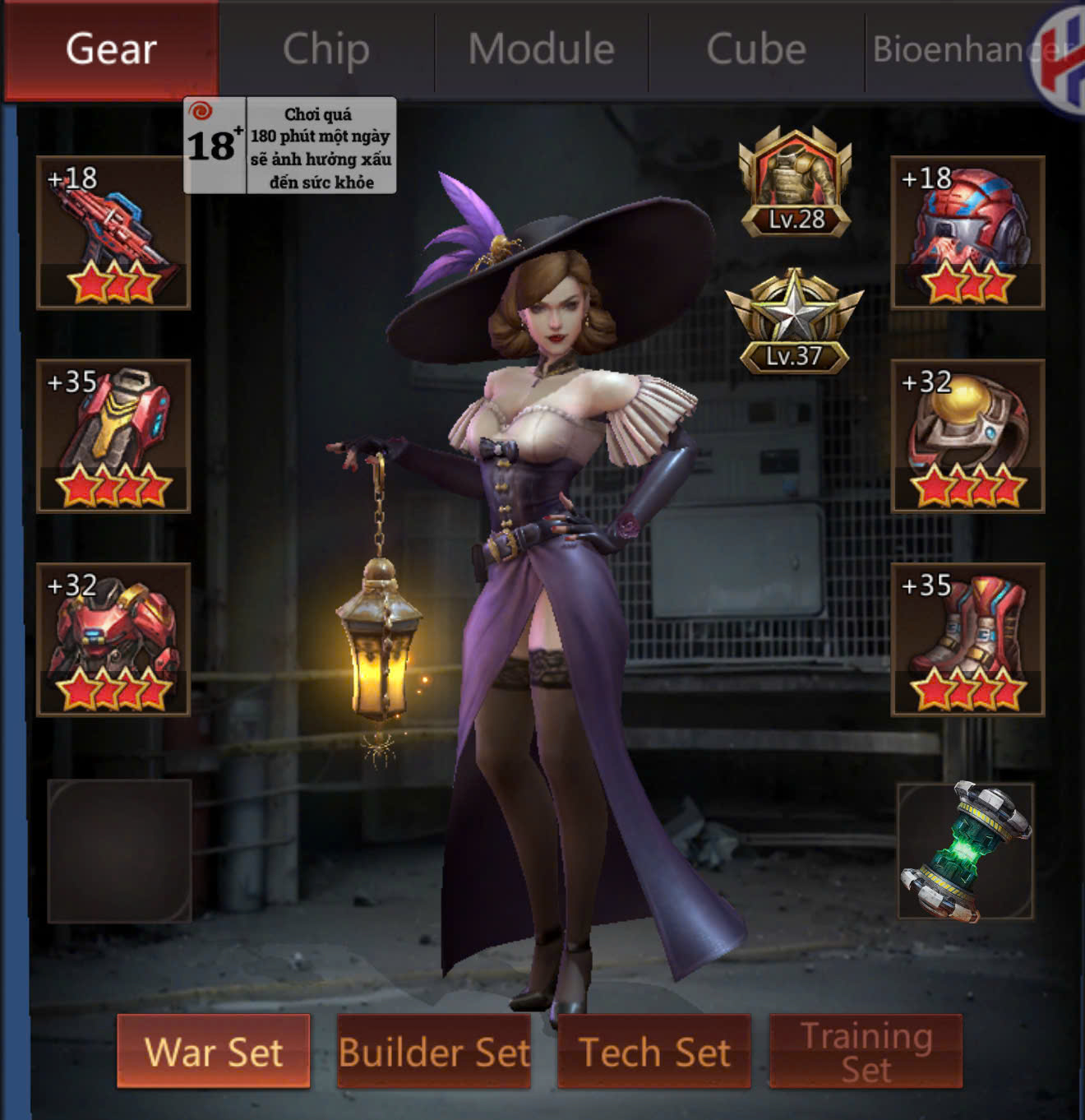Open the Module tab
The width and height of the screenshot is (1085, 1120).
(x=542, y=49)
